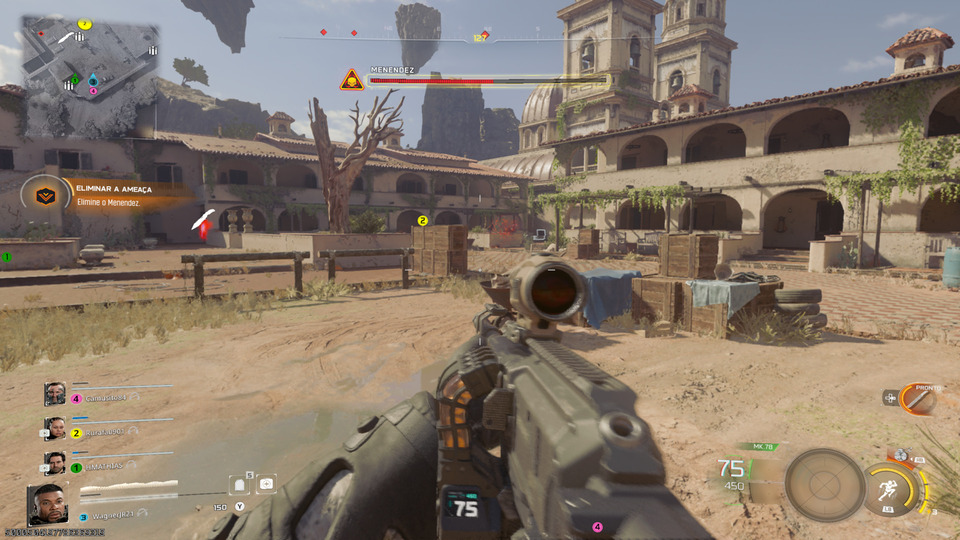Trigger the PRONTO field upgrade icon
Viewport: 960px width, 540px height.
pos(916,399)
